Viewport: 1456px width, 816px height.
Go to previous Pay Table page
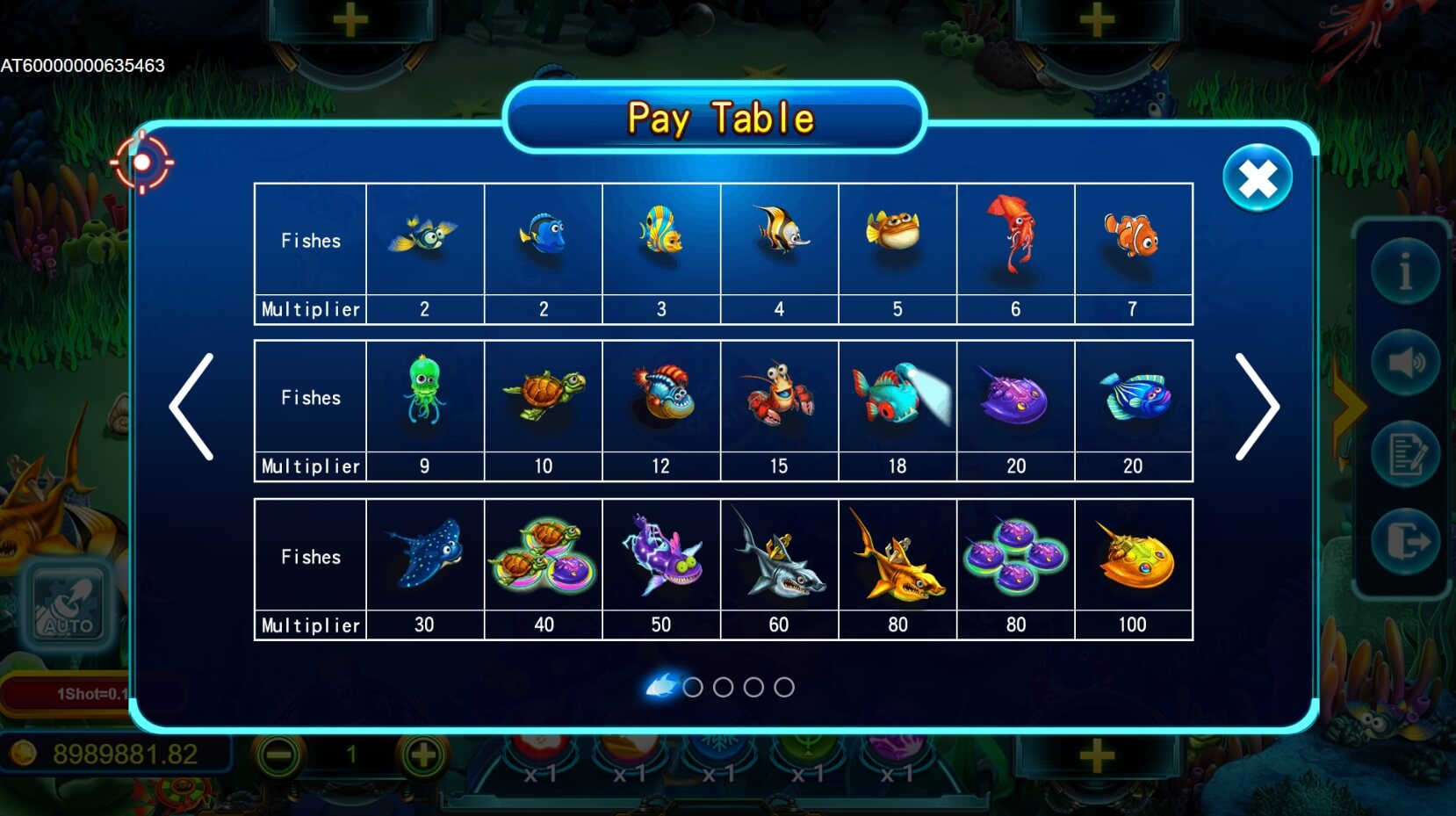192,407
